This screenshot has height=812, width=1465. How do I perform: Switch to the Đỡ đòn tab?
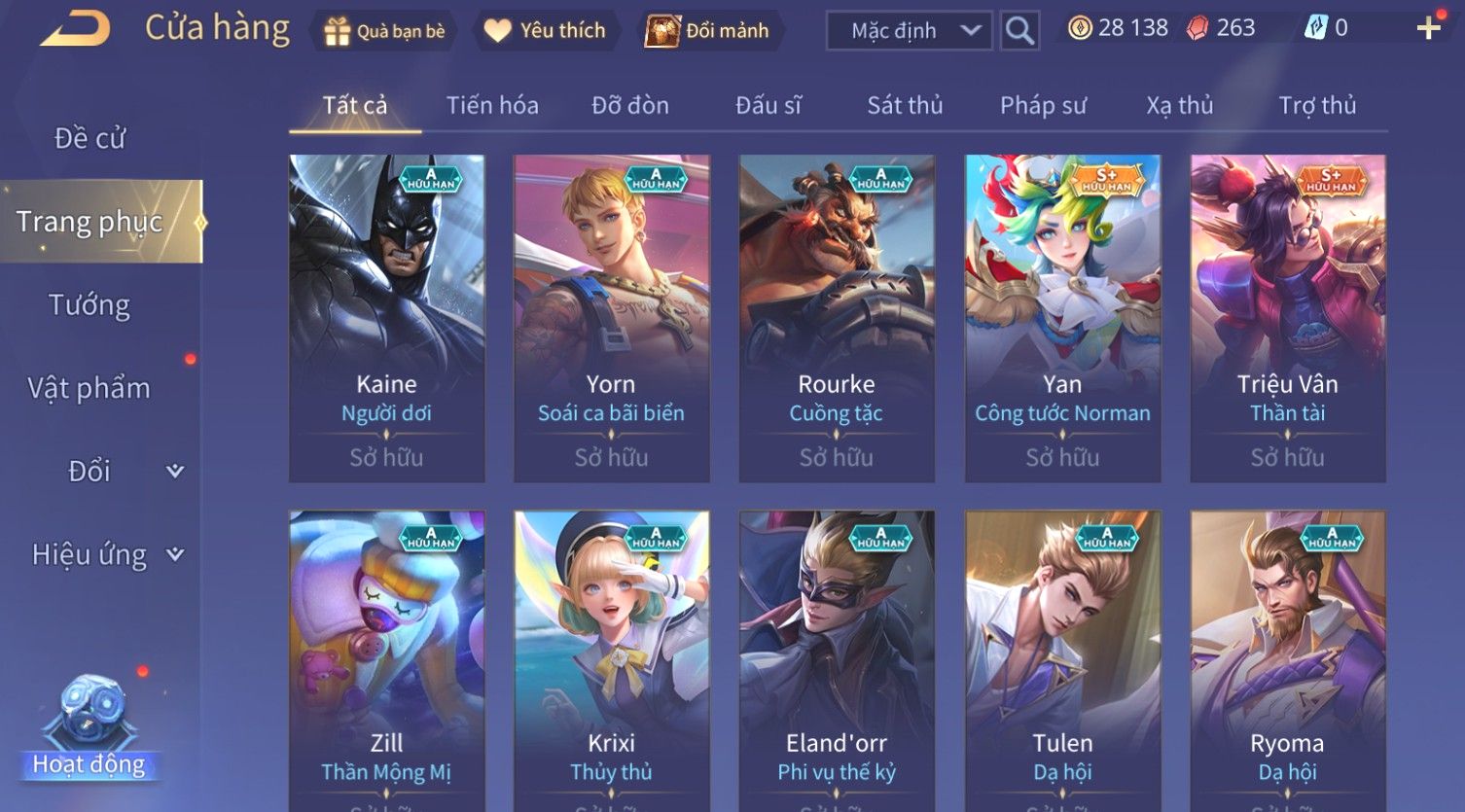(630, 105)
